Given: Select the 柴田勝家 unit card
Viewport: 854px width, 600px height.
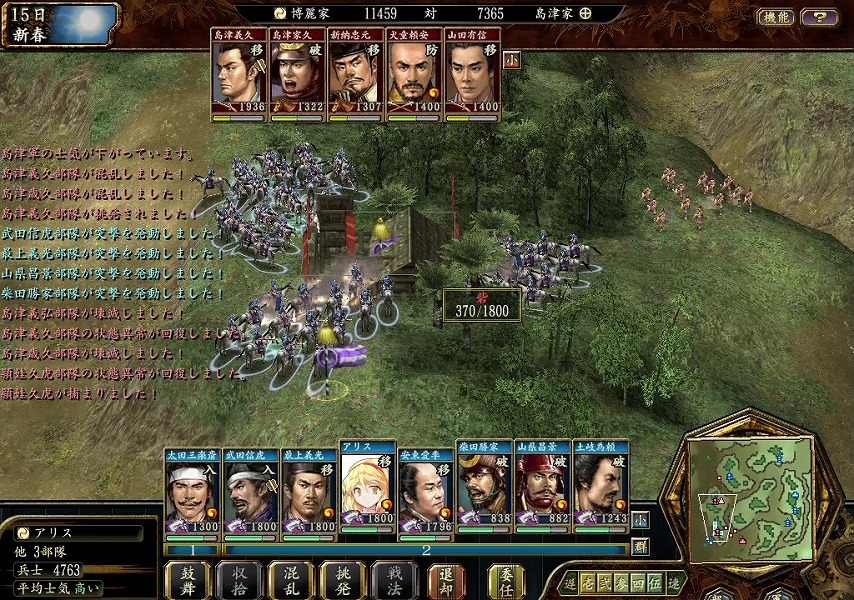Looking at the screenshot, I should click(x=484, y=486).
